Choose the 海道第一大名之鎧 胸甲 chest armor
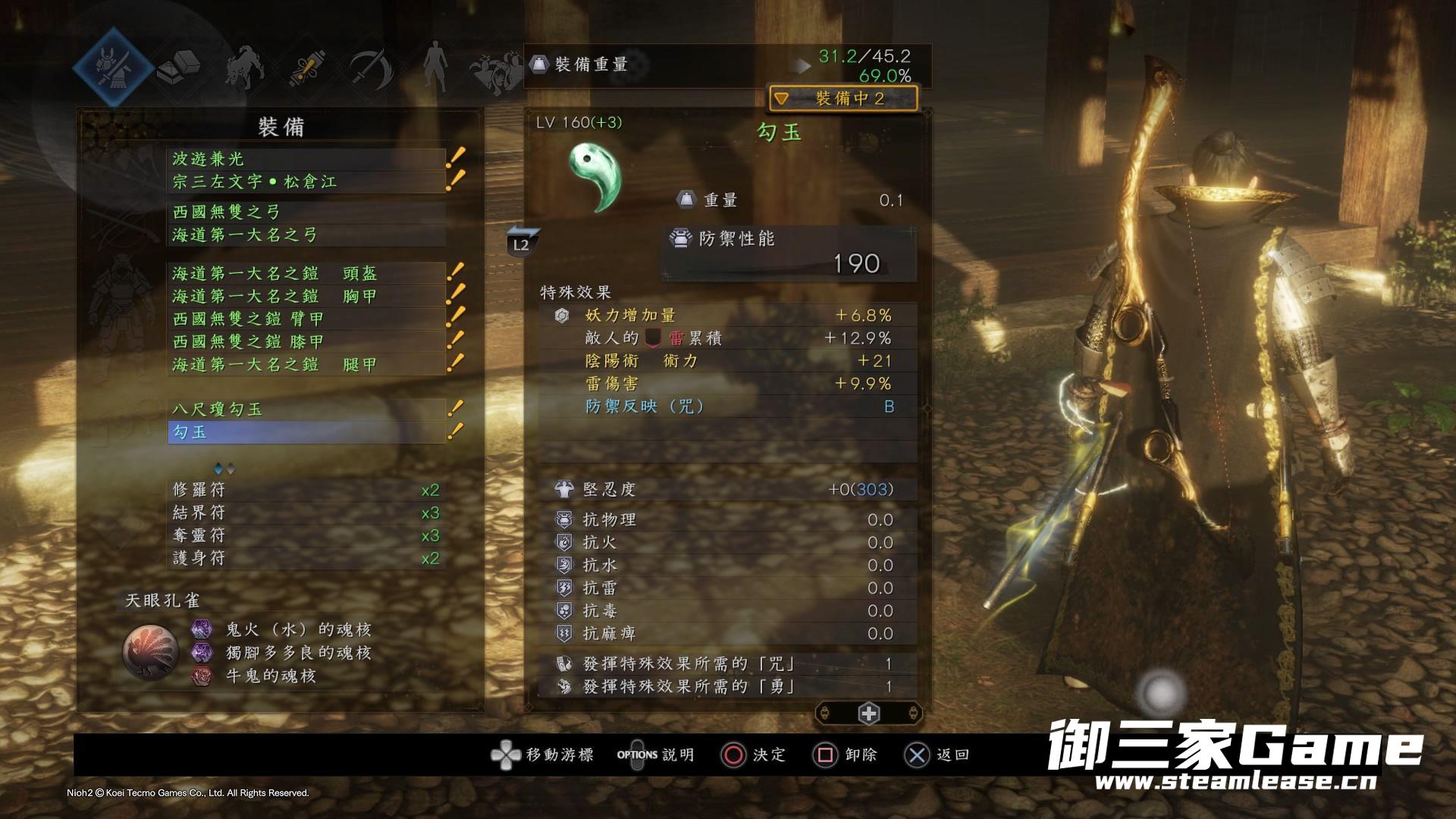The width and height of the screenshot is (1456, 819). tap(306, 296)
